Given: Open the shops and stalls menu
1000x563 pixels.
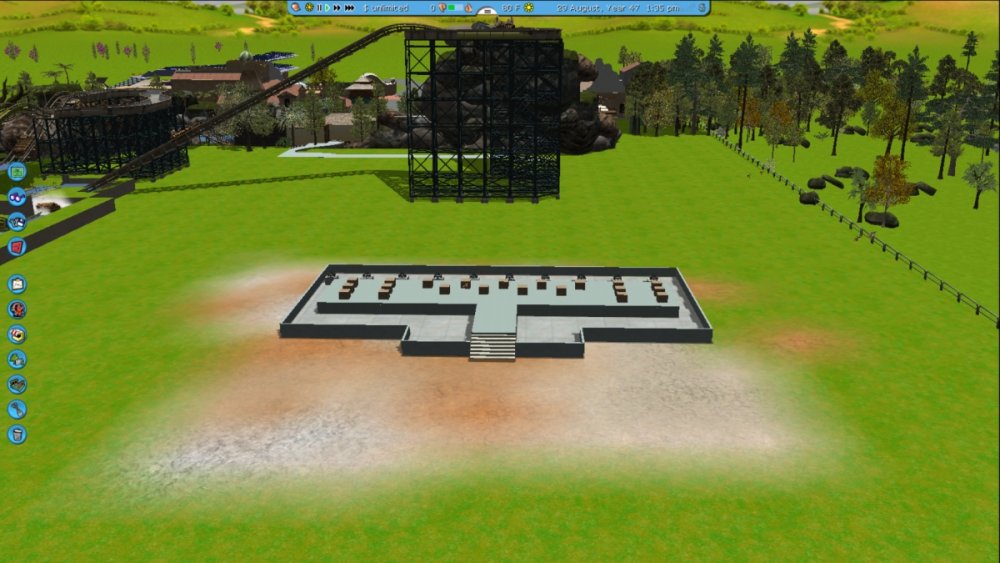Looking at the screenshot, I should [17, 334].
